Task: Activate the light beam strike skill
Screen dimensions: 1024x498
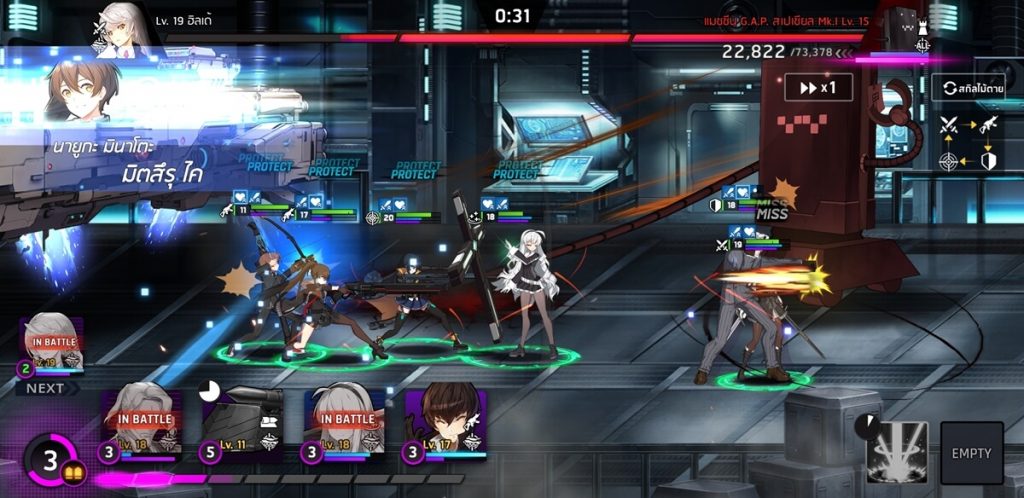Action: (896, 452)
